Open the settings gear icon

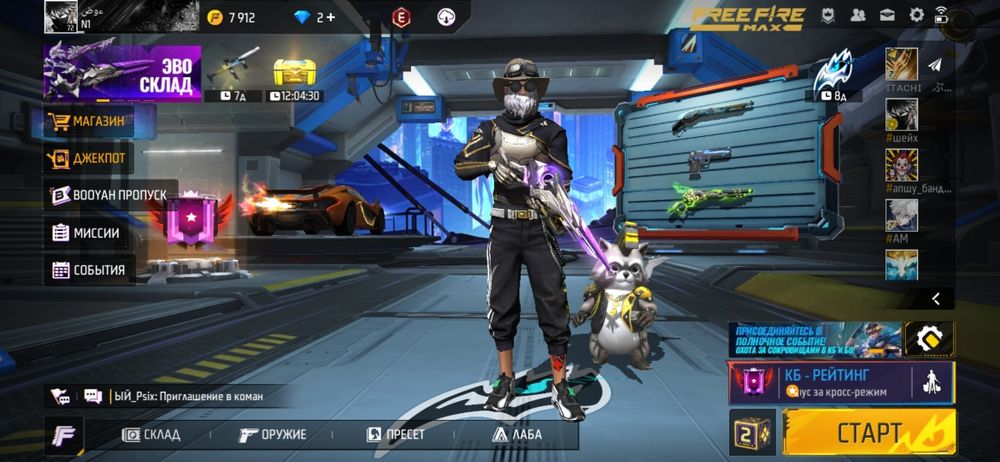click(916, 15)
